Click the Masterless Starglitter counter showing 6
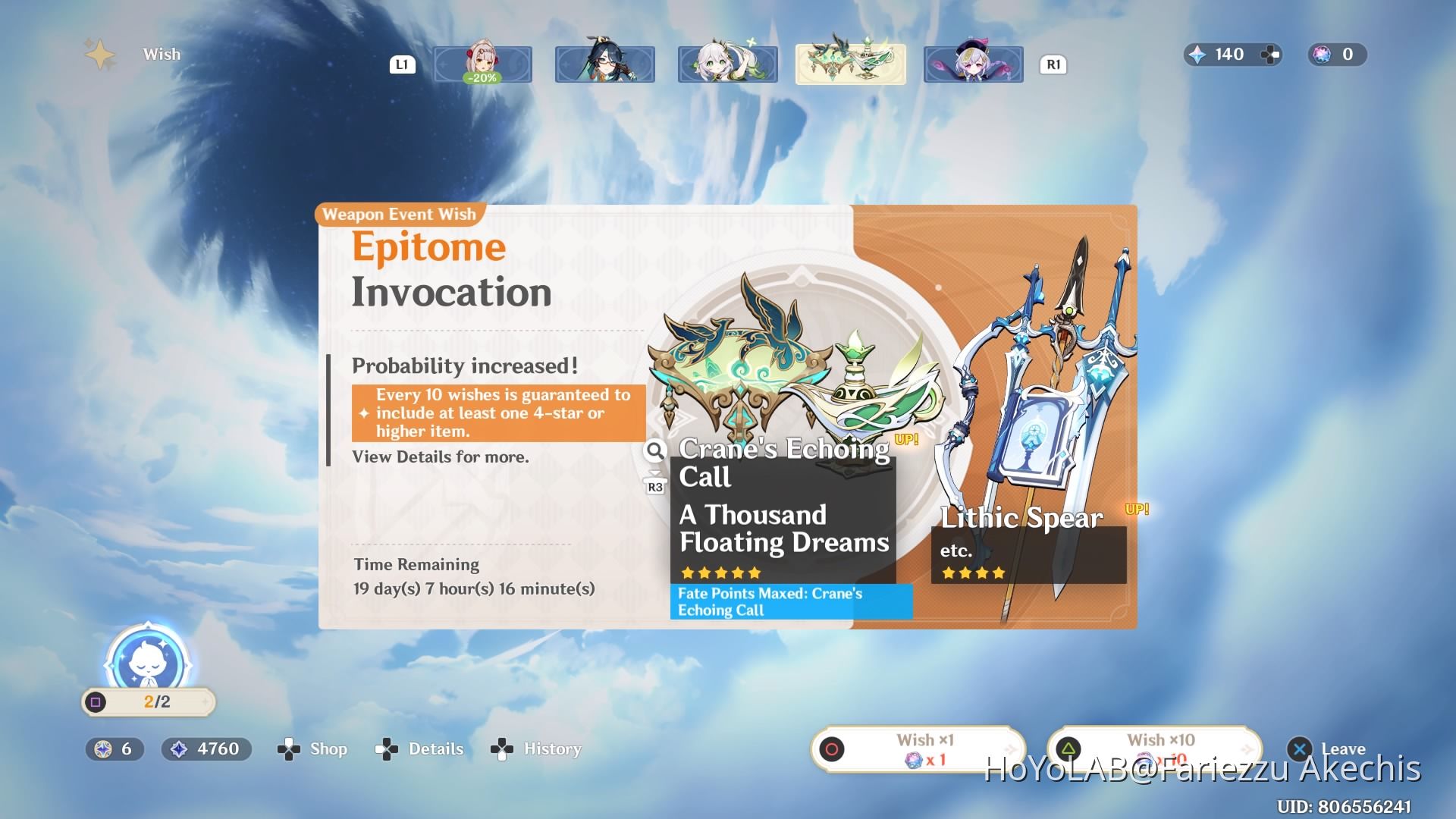This screenshot has width=1456, height=819. (115, 748)
